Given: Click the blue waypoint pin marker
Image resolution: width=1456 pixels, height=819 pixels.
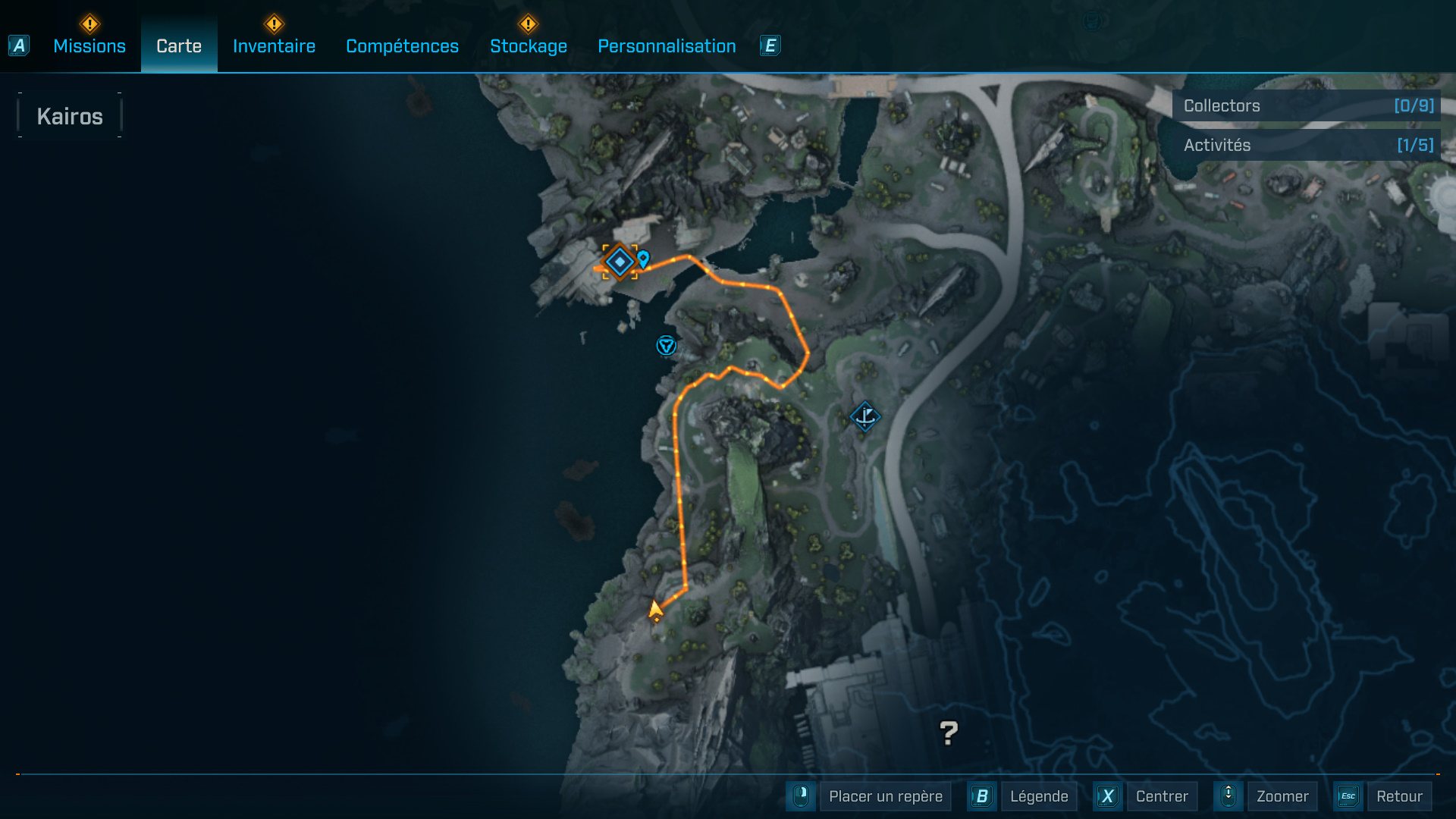Looking at the screenshot, I should click(x=644, y=259).
